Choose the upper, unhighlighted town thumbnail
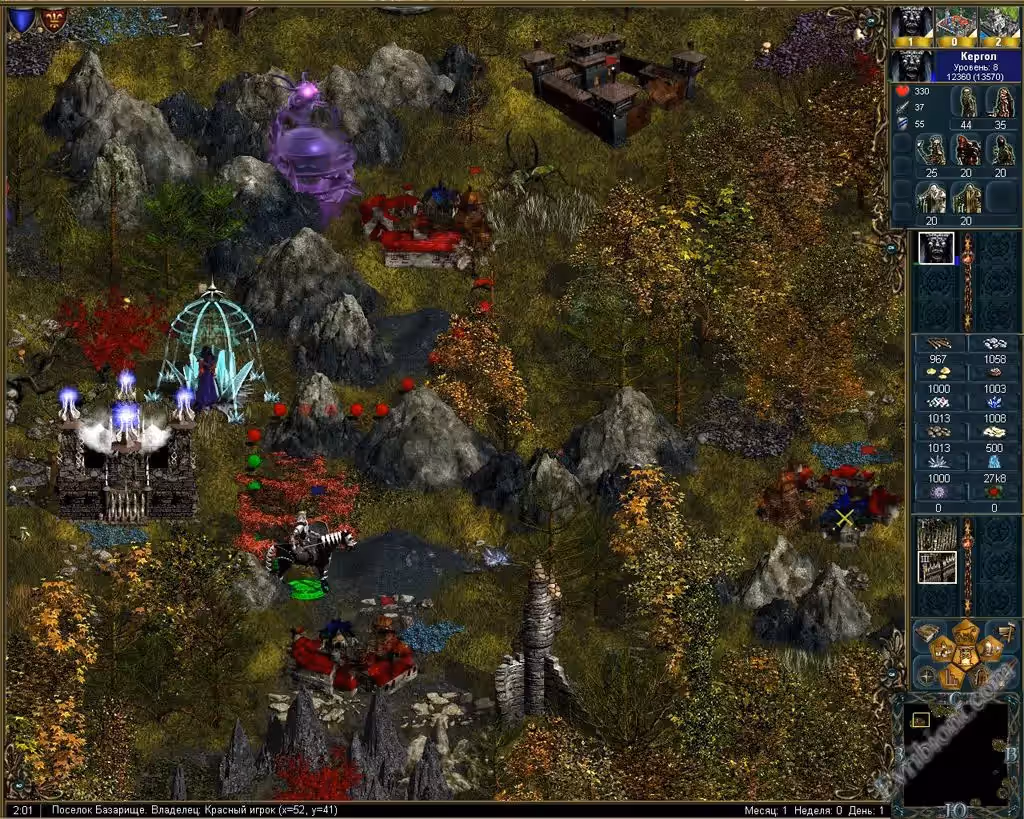The width and height of the screenshot is (1024, 819). pos(936,533)
